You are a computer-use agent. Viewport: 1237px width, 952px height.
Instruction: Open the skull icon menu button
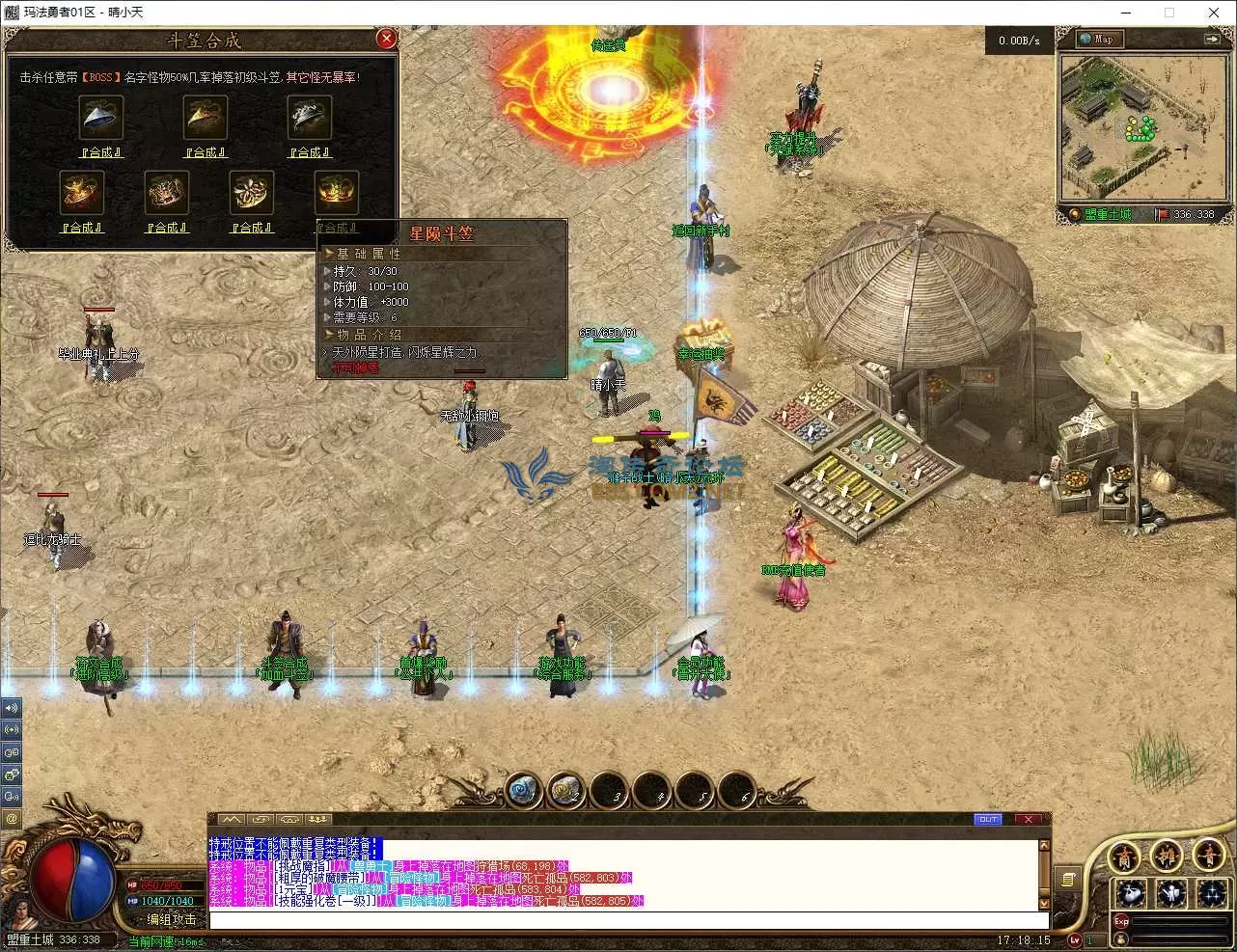(1131, 892)
